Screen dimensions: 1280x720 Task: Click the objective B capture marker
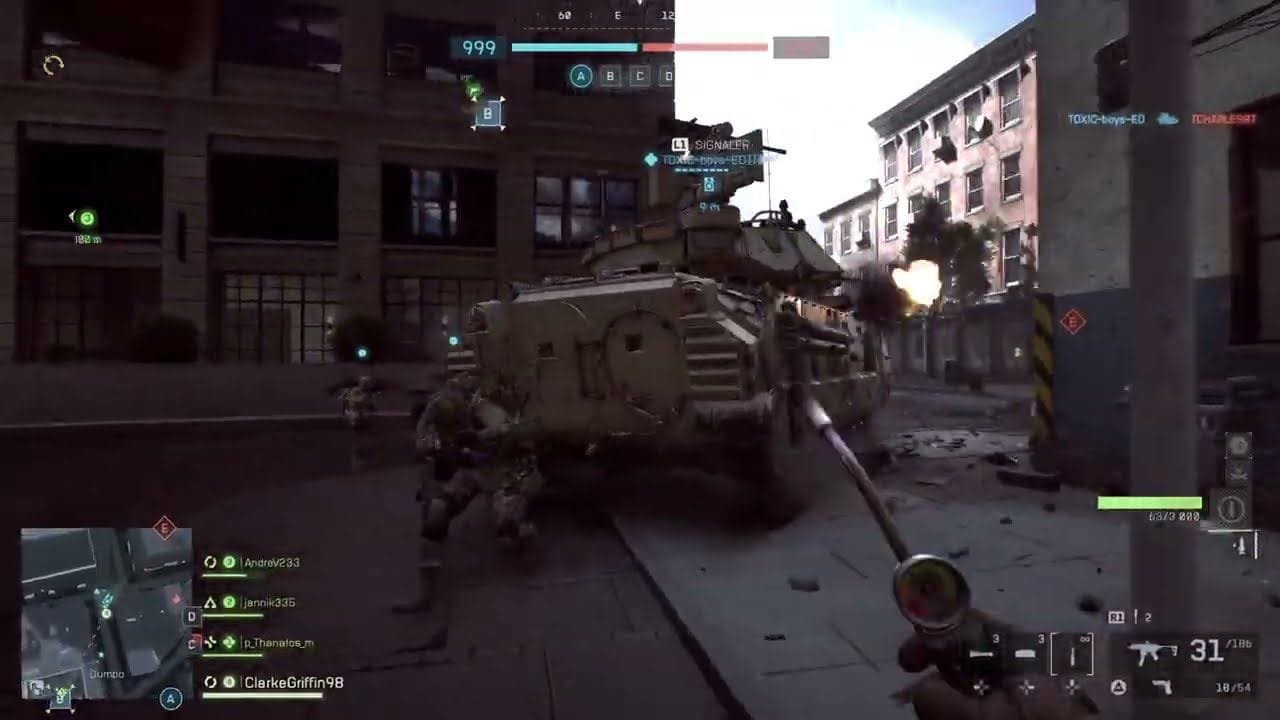click(x=487, y=115)
